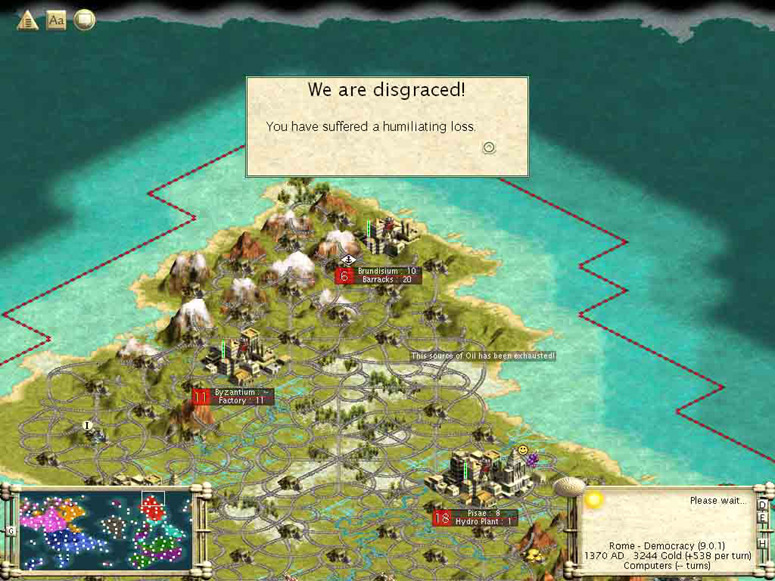Click the G button beside the minimap
This screenshot has width=775, height=581.
click(11, 531)
